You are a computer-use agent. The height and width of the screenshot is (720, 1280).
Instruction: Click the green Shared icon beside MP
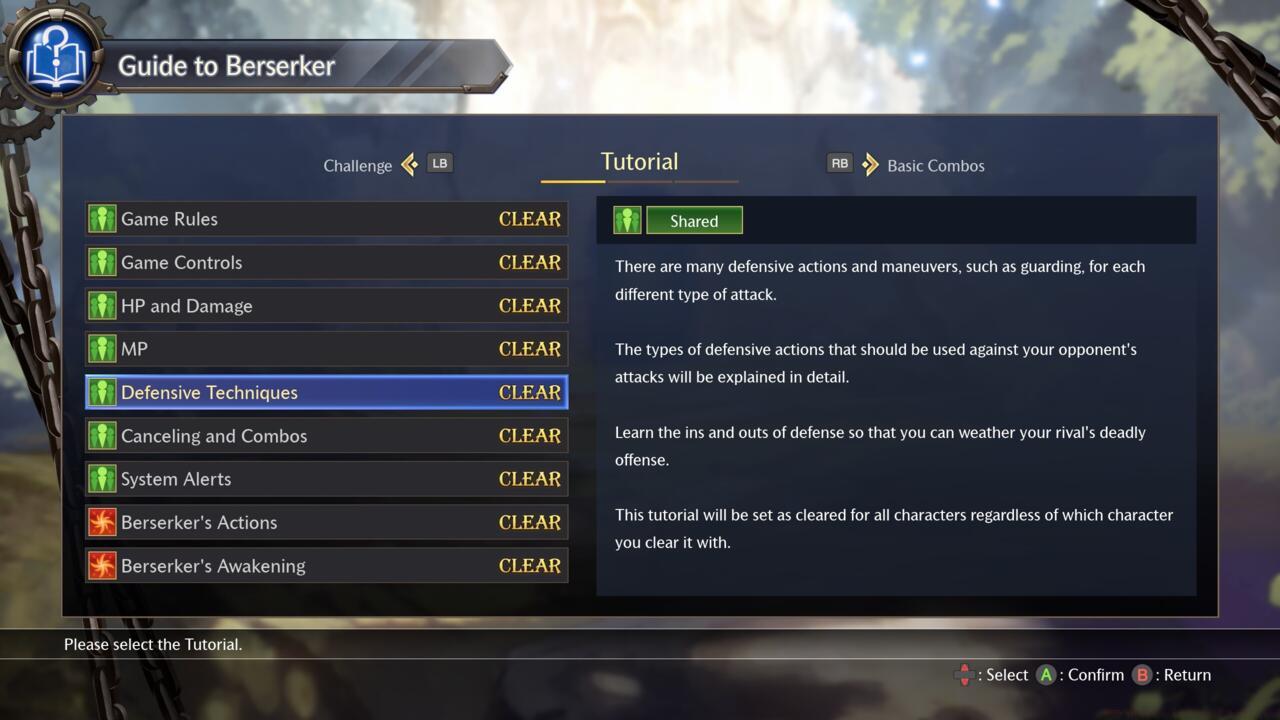click(x=101, y=348)
